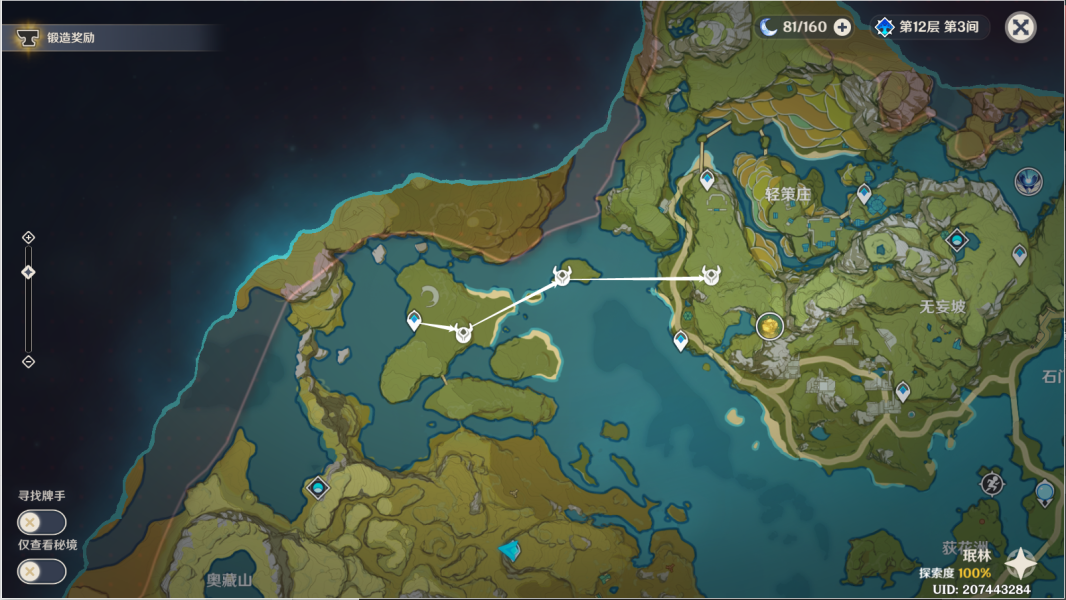This screenshot has height=600, width=1066.
Task: Click the Statue of The Seven marker
Action: pyautogui.click(x=1028, y=181)
